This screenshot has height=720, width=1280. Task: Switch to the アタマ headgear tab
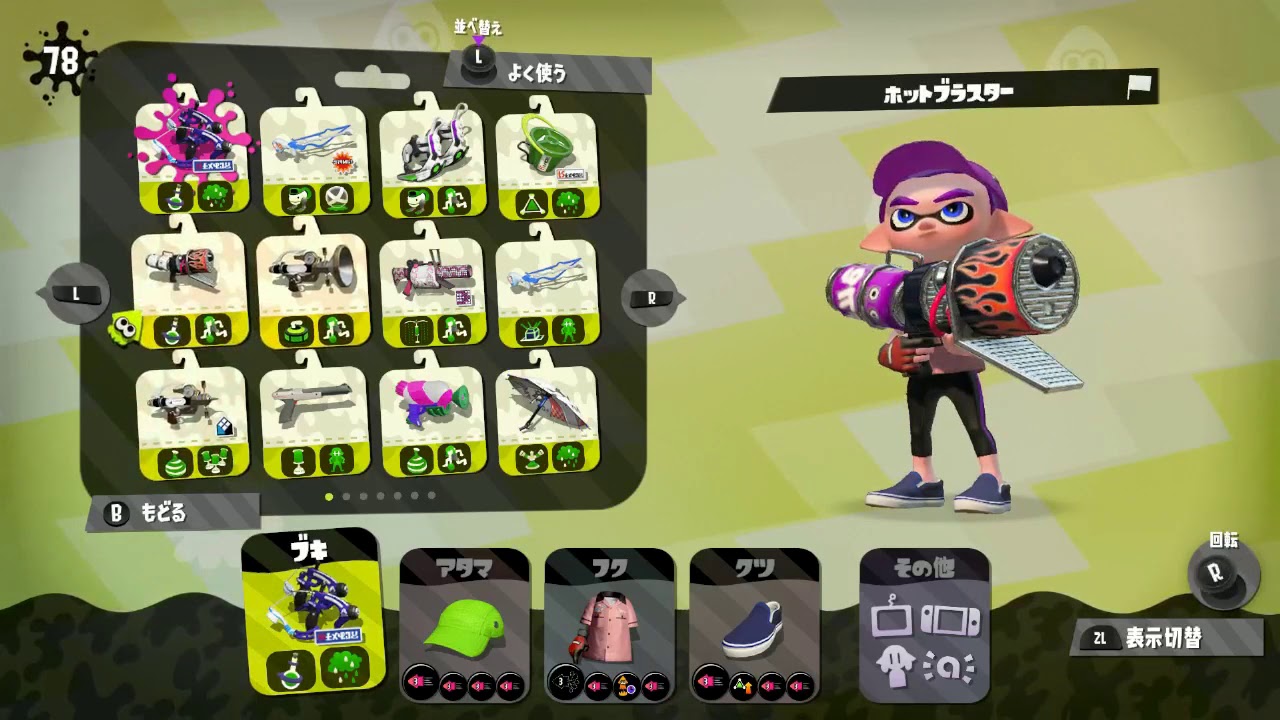click(x=464, y=620)
